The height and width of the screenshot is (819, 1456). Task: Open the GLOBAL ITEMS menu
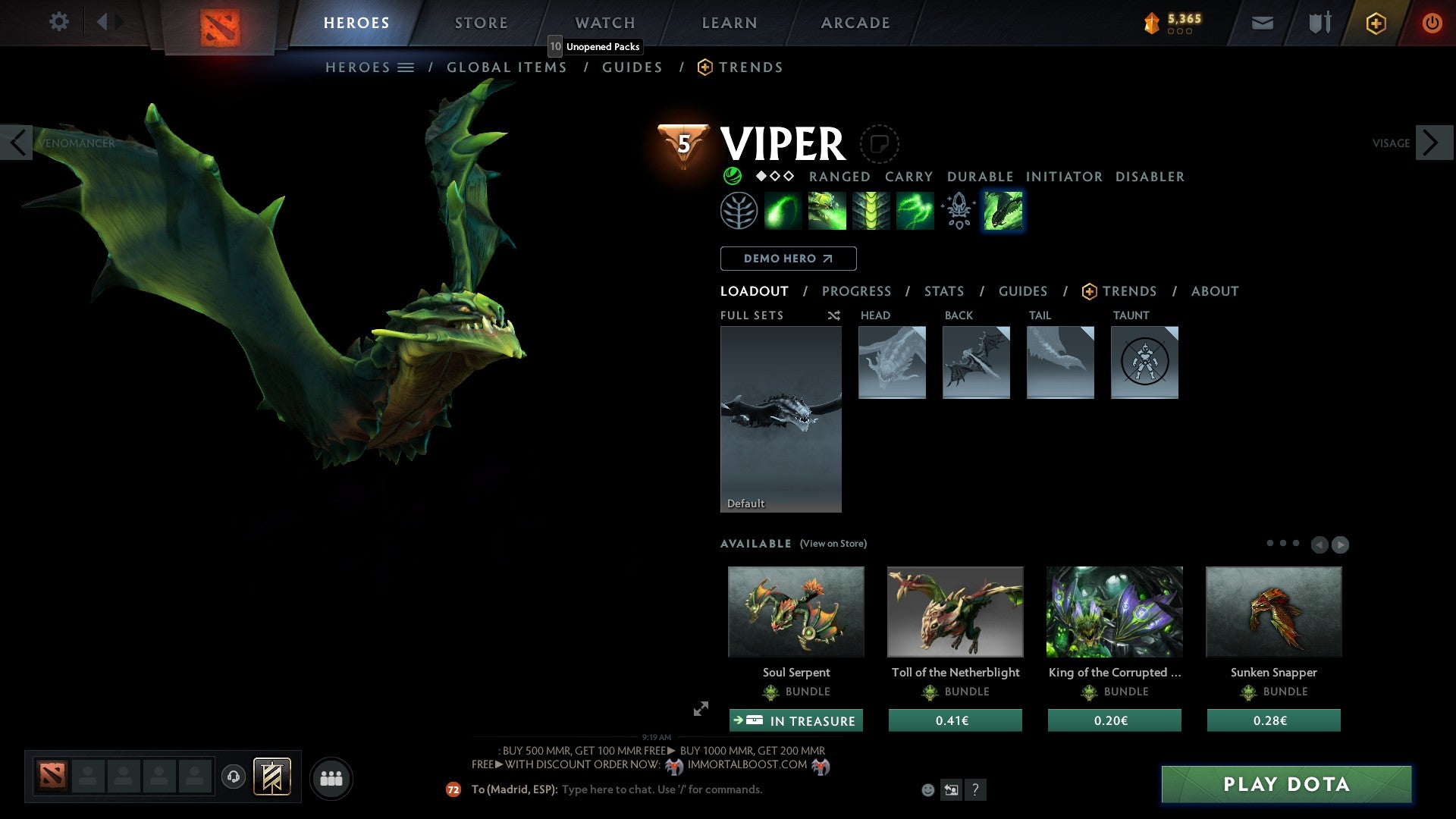tap(507, 67)
